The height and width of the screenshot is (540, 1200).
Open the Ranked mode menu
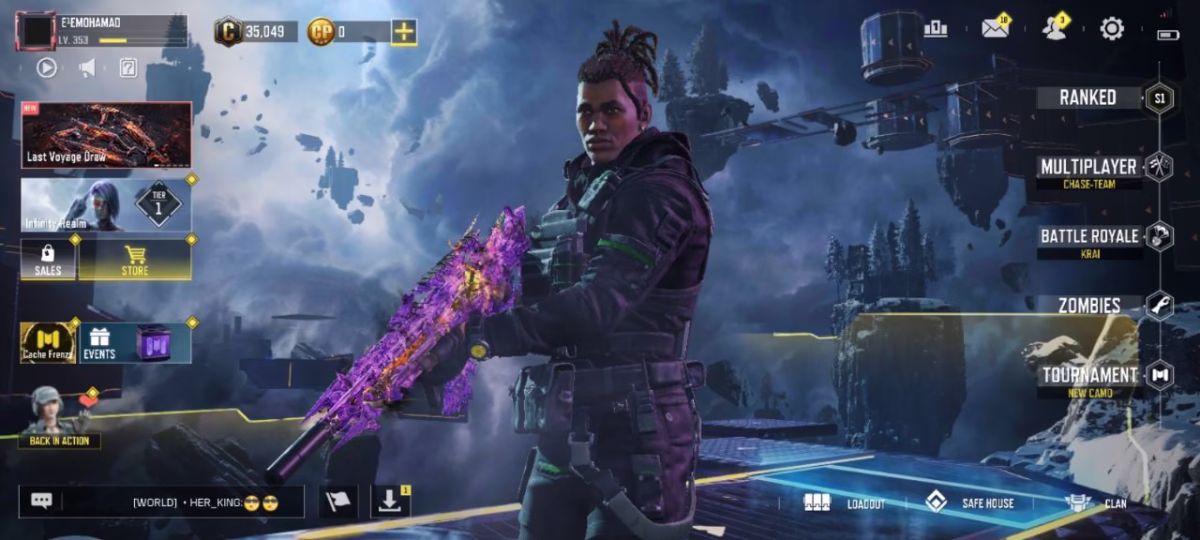[1090, 97]
